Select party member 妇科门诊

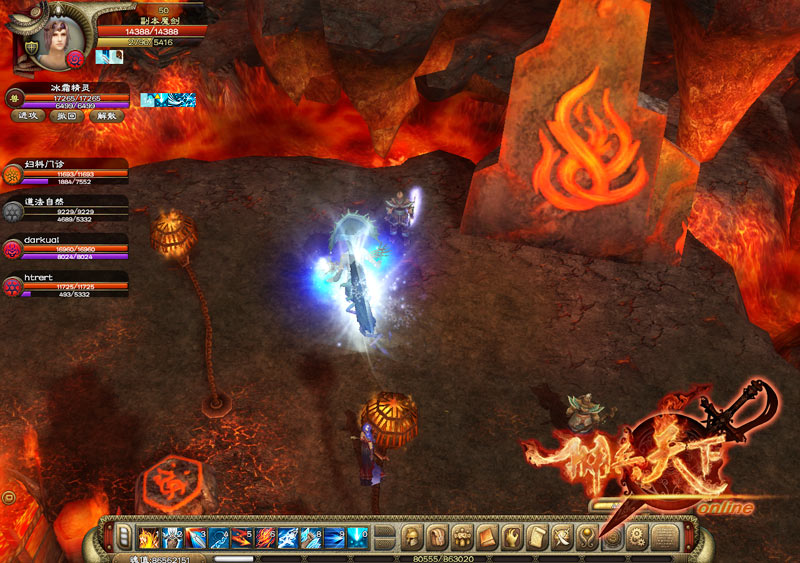(x=65, y=172)
